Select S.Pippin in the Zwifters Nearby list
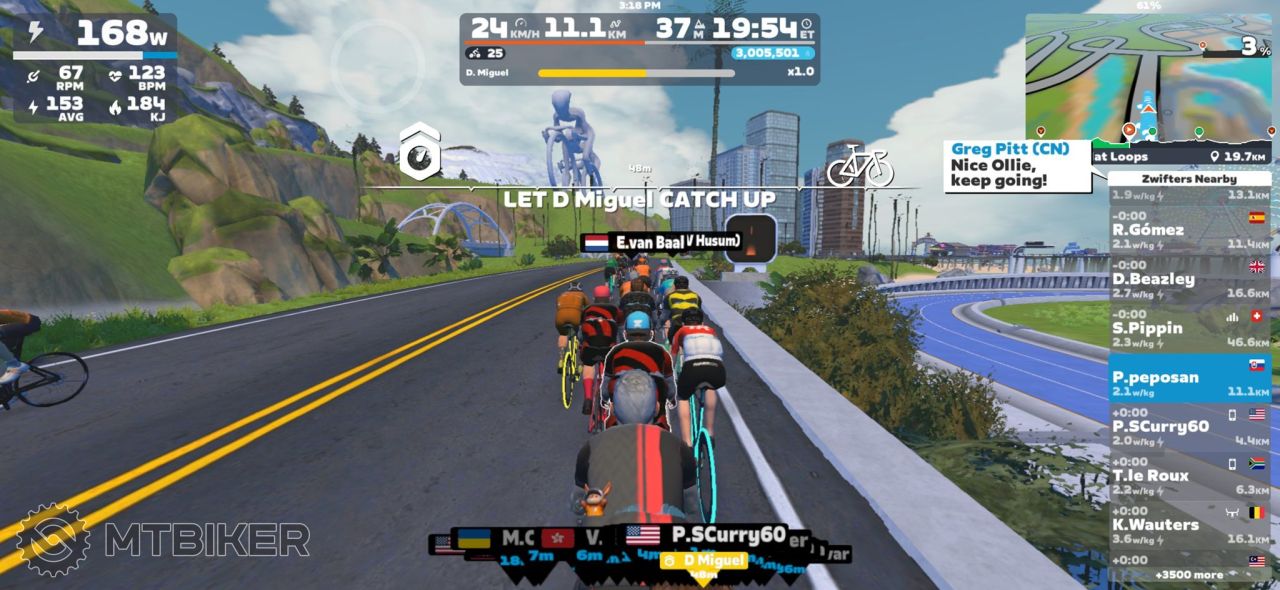1280x590 pixels. point(1189,328)
